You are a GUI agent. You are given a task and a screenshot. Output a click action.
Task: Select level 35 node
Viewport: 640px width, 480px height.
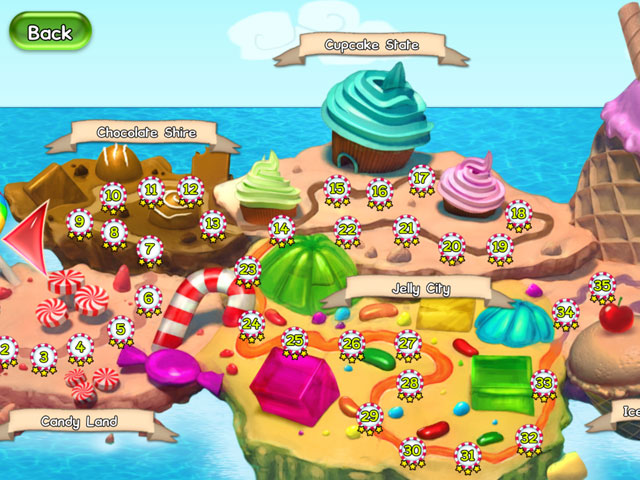(601, 285)
